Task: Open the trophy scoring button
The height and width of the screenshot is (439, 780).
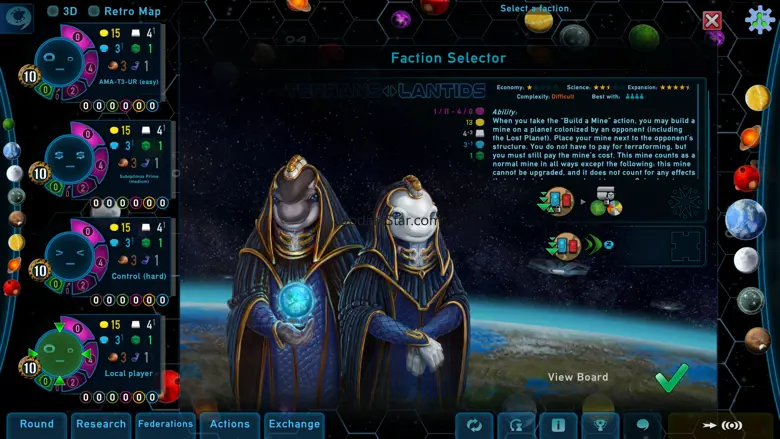Action: [600, 425]
